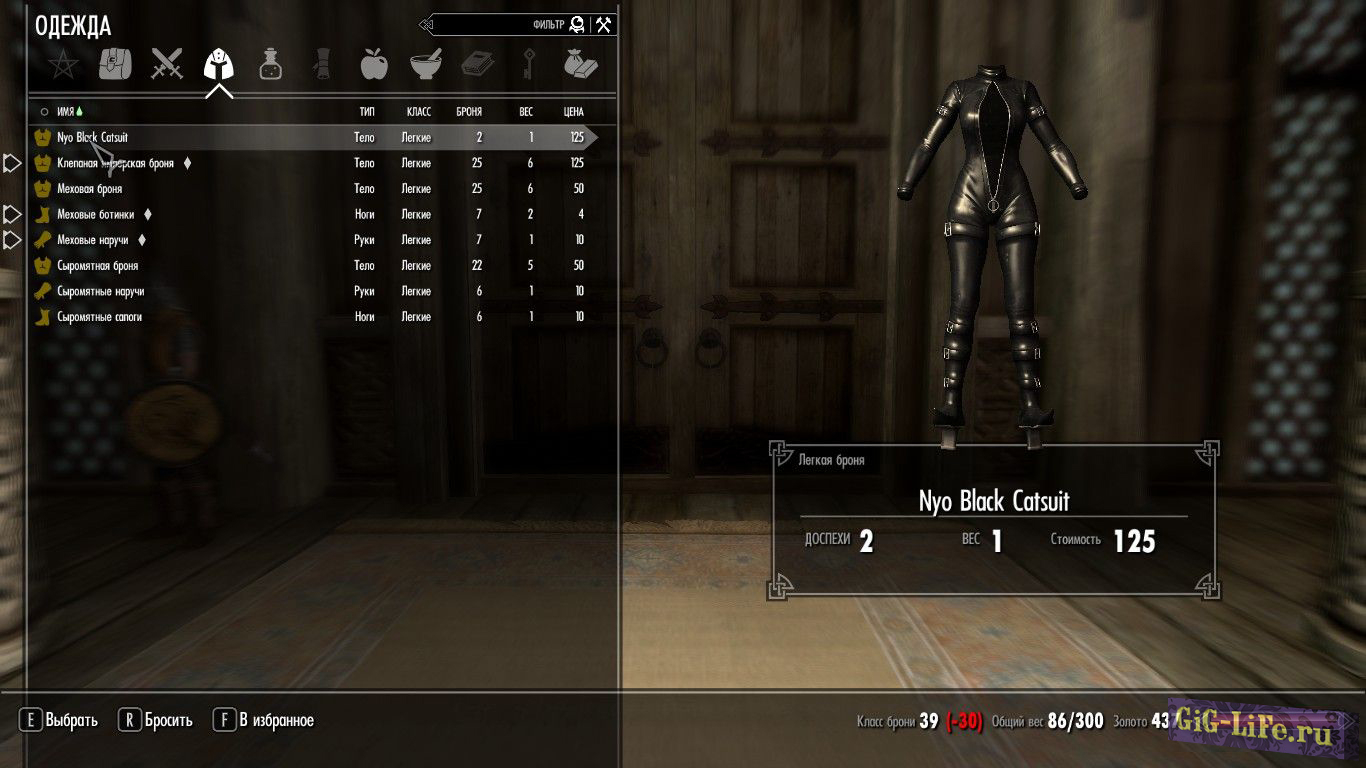Open the favorites star category
Image resolution: width=1366 pixels, height=768 pixels.
click(63, 66)
